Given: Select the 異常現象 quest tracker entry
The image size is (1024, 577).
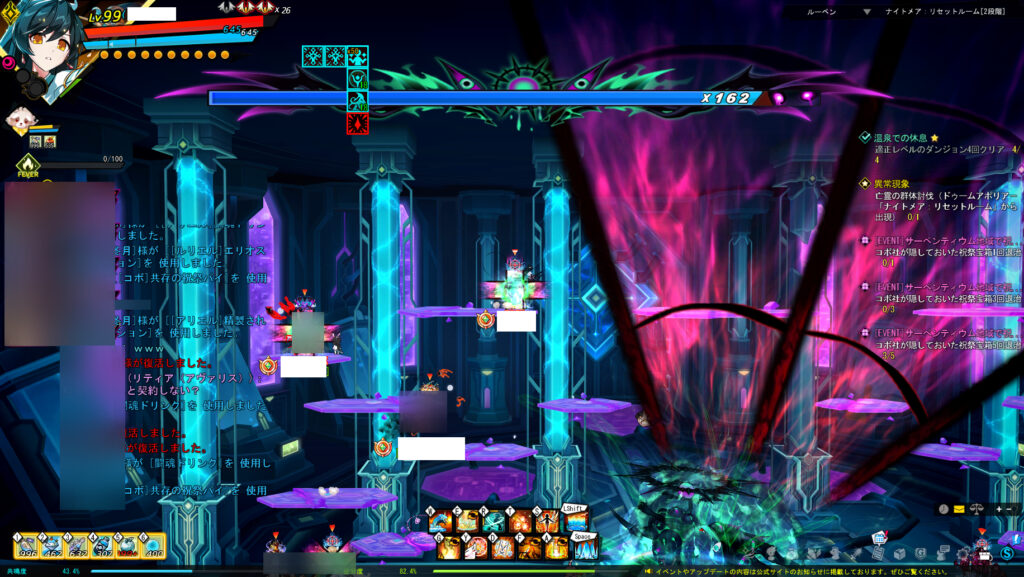Looking at the screenshot, I should 895,184.
